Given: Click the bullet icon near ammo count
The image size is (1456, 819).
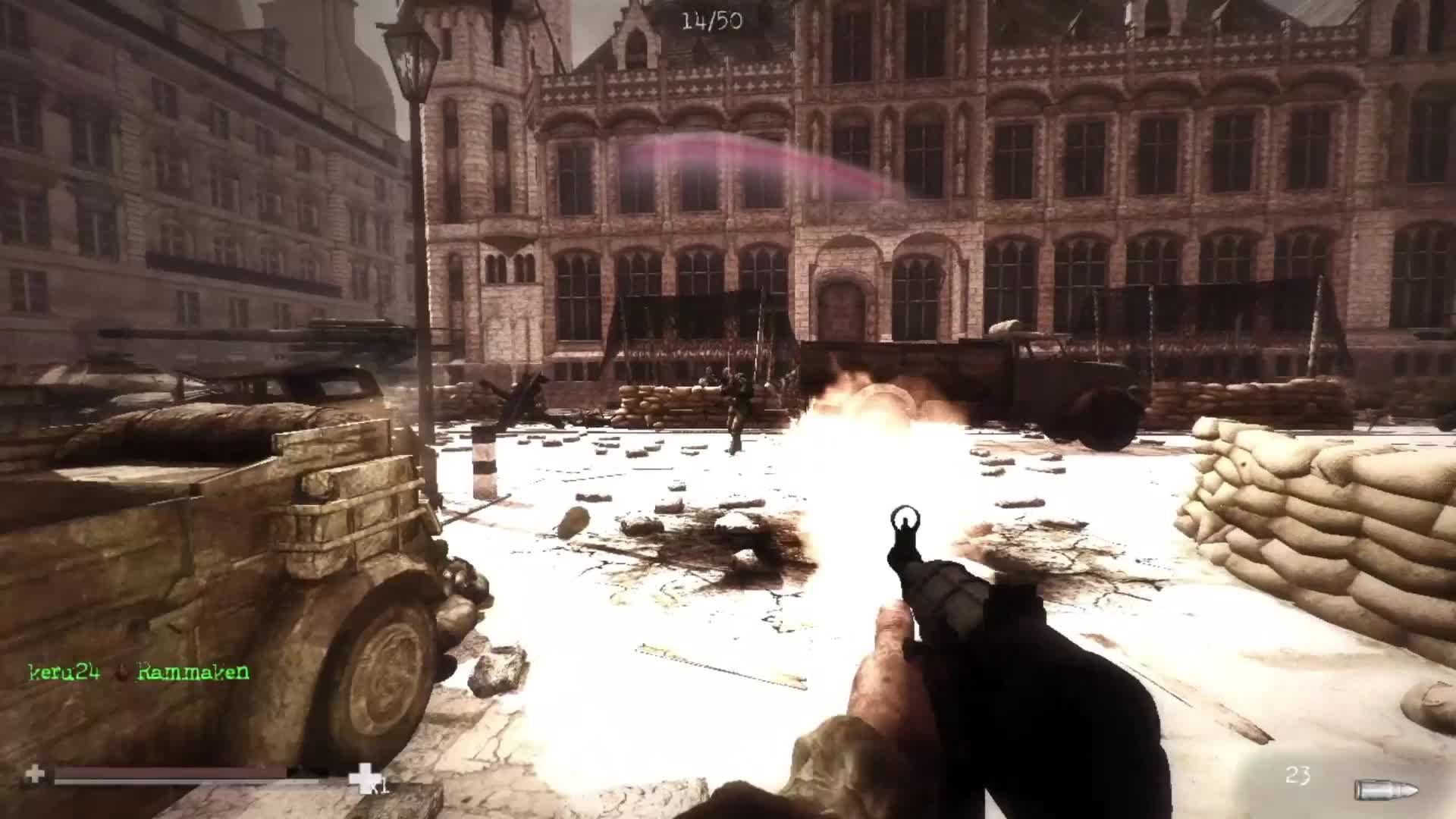Looking at the screenshot, I should point(1386,789).
